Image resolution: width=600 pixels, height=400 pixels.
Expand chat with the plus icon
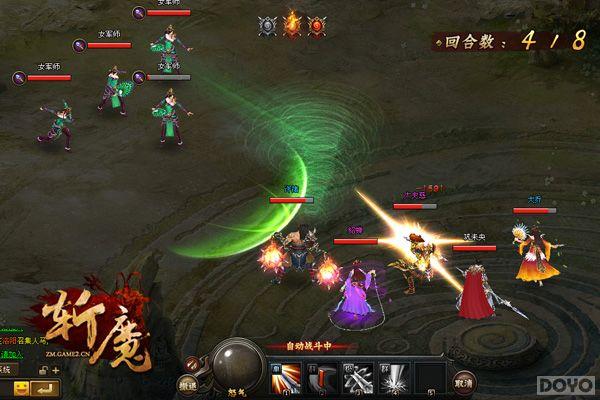click(55, 370)
